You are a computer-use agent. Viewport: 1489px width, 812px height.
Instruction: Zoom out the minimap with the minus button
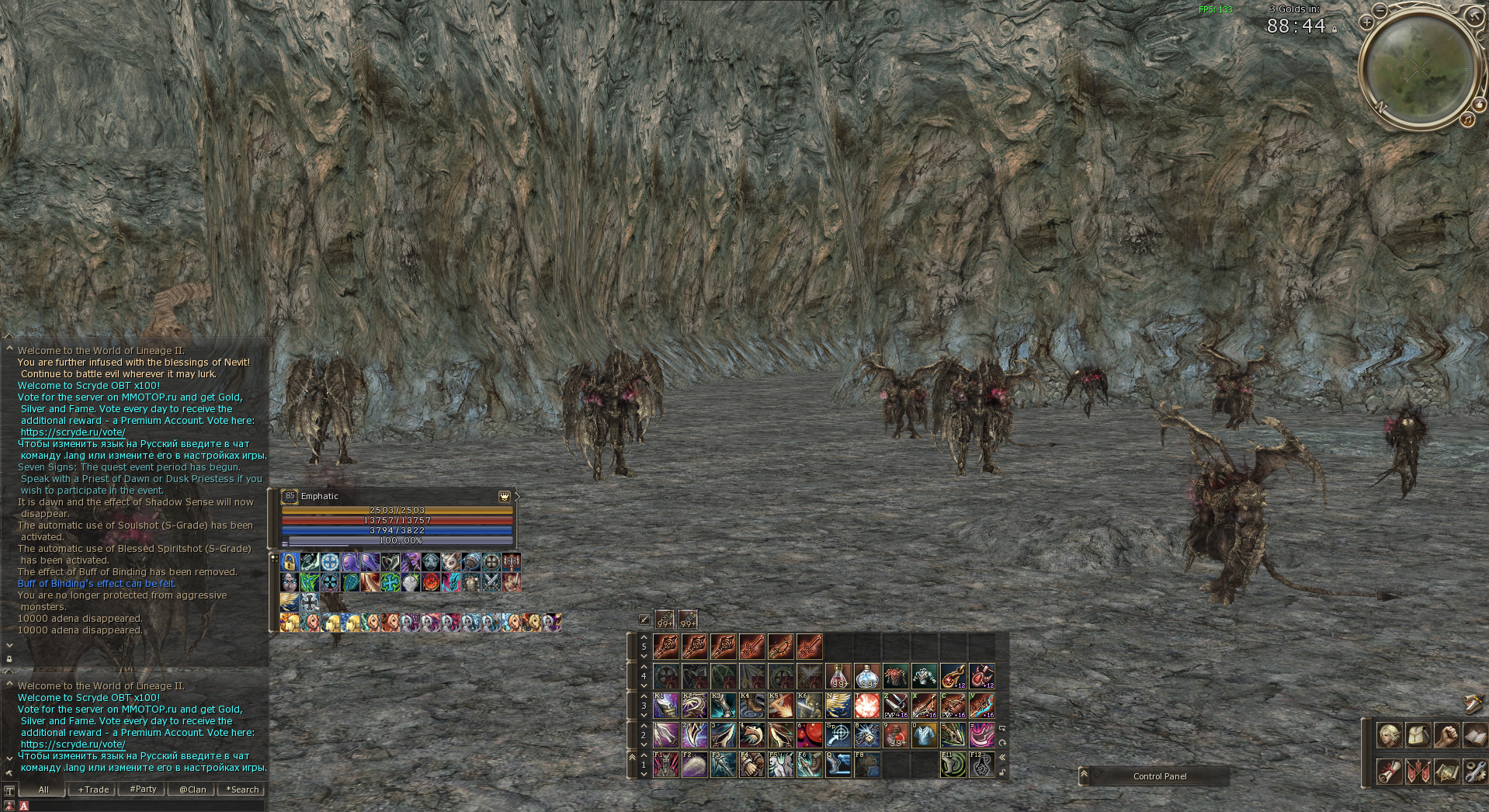click(1380, 10)
